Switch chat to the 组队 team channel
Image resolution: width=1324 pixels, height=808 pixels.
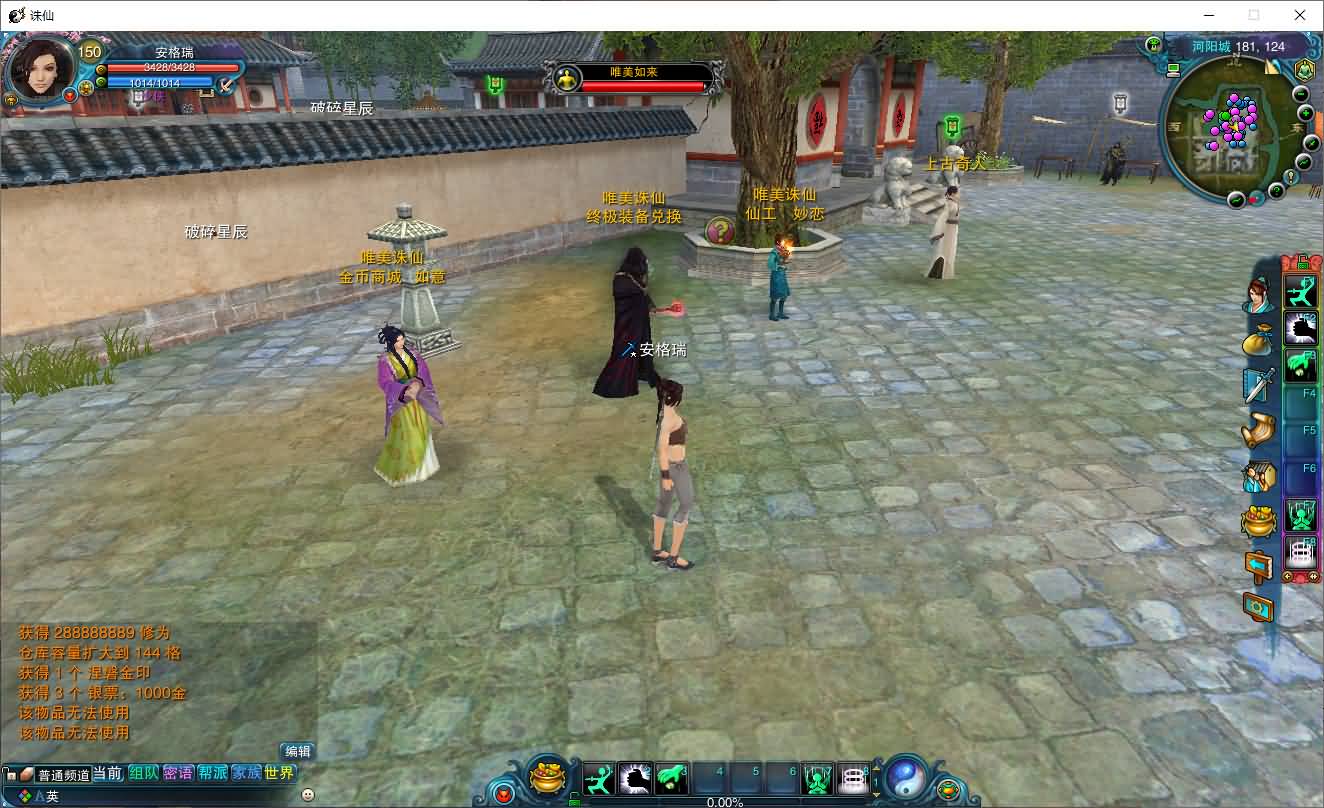tap(143, 773)
